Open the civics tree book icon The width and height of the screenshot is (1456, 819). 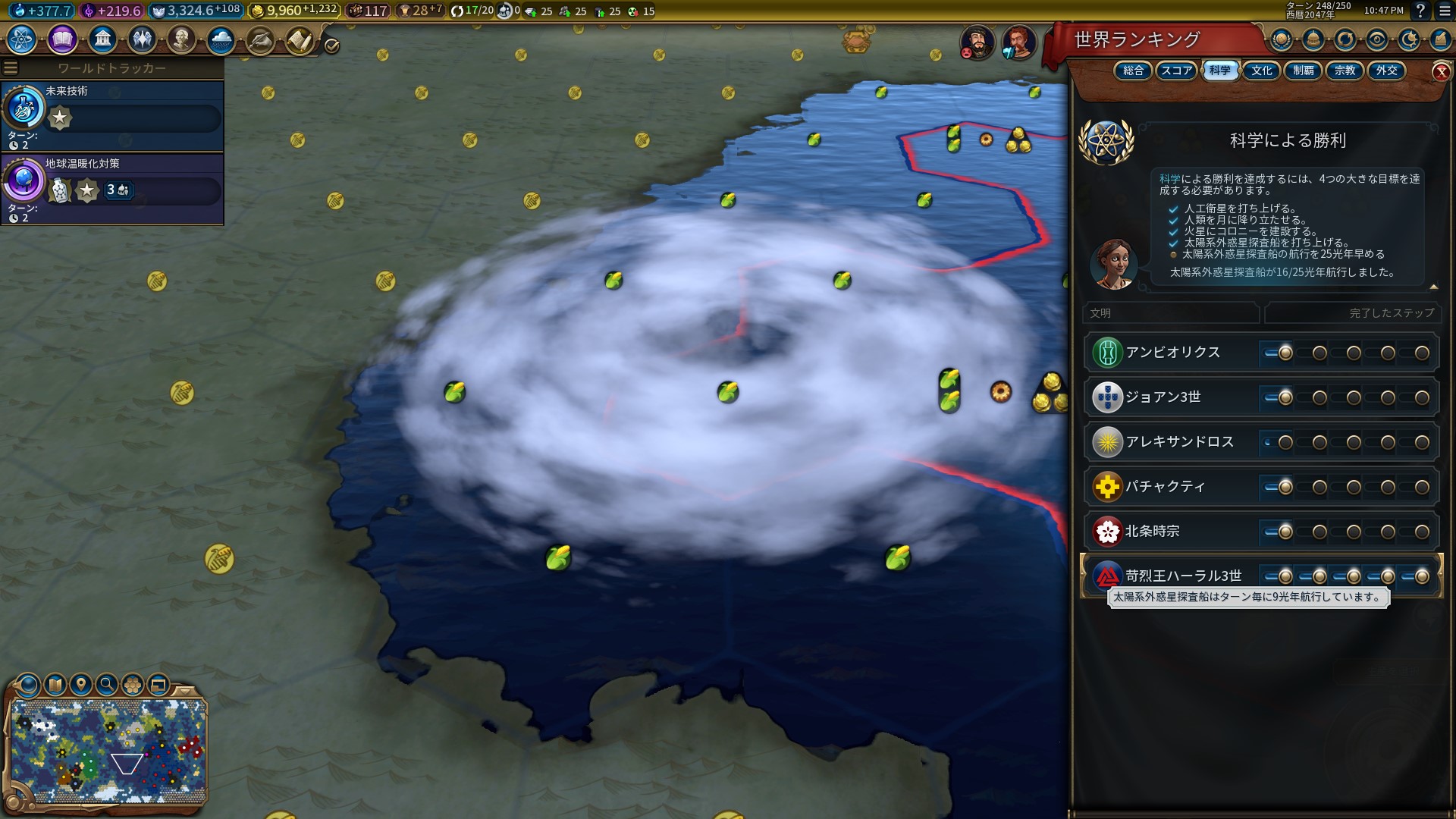click(x=62, y=39)
